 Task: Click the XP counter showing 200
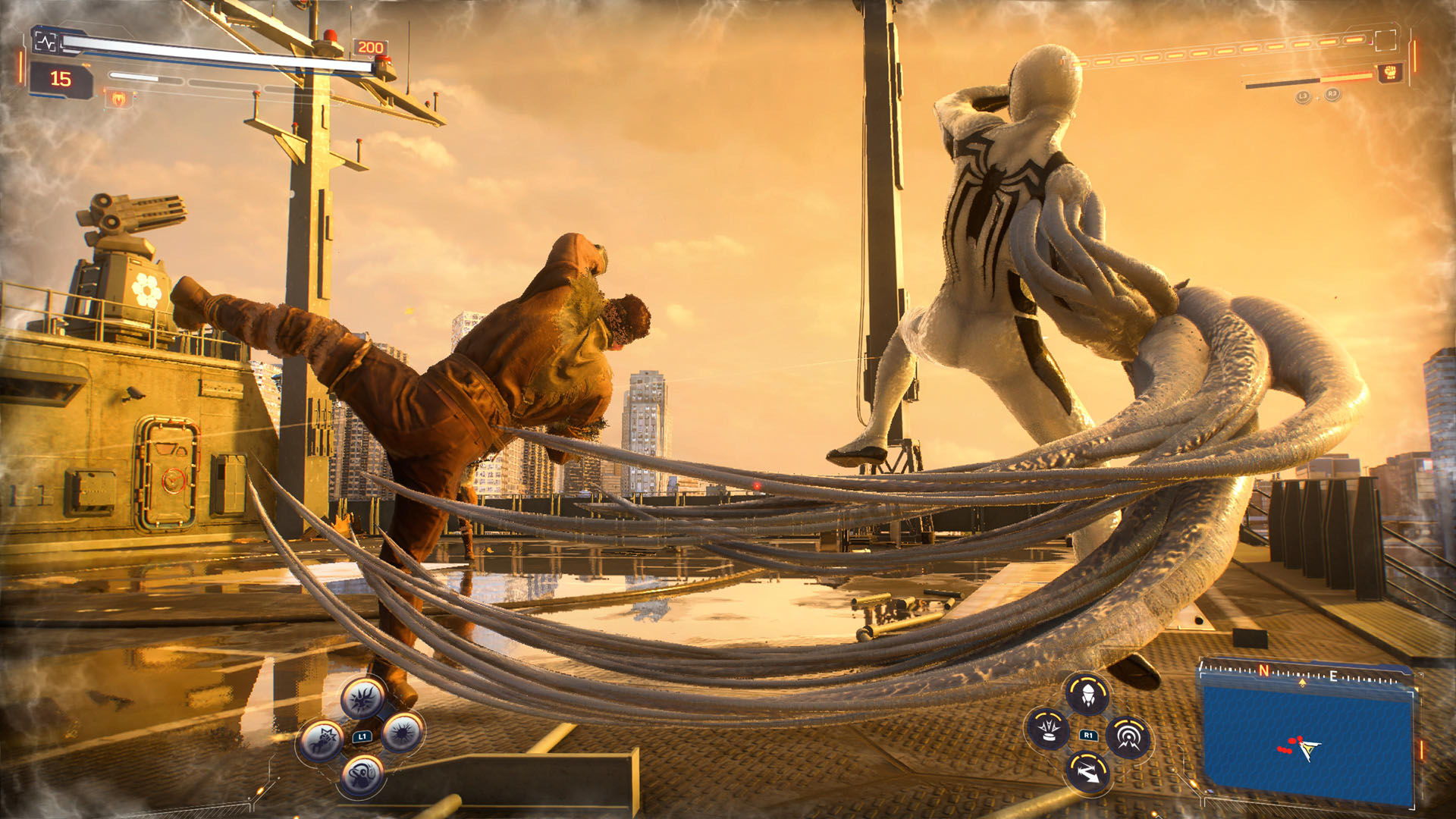tap(369, 47)
